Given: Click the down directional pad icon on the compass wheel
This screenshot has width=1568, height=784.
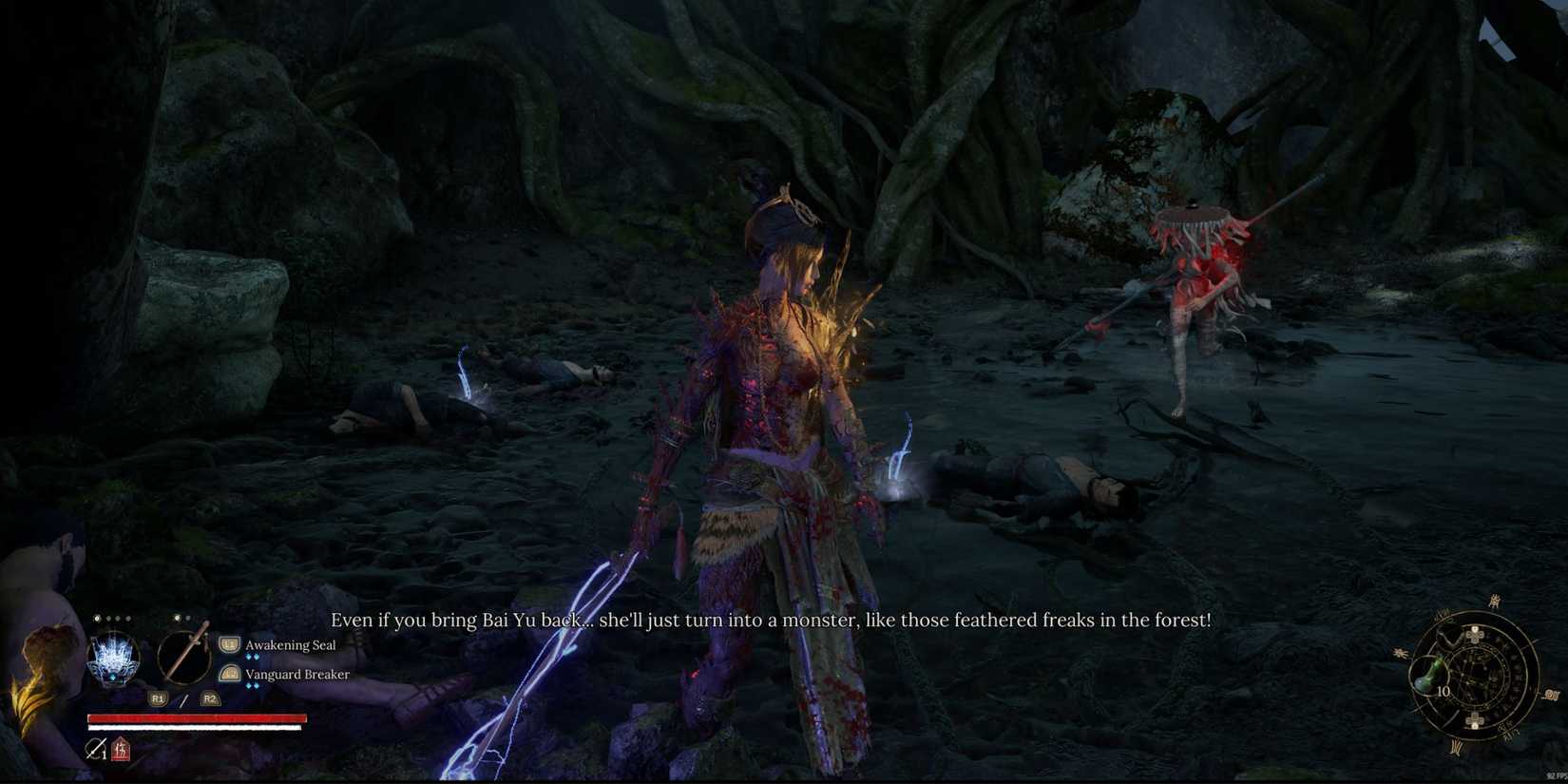Looking at the screenshot, I should (1475, 718).
